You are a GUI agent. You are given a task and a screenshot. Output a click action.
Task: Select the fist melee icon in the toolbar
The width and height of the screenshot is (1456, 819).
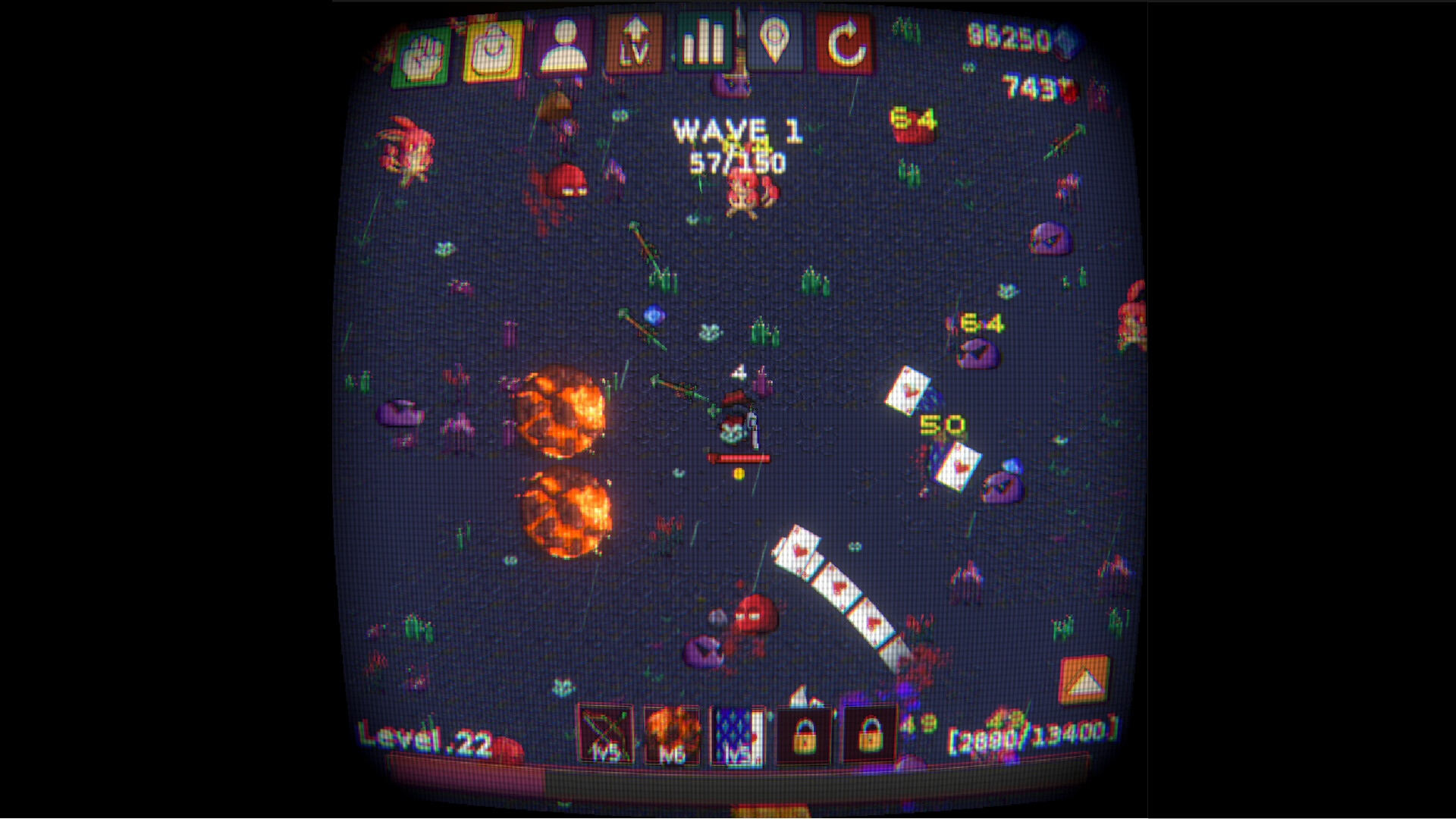point(422,50)
